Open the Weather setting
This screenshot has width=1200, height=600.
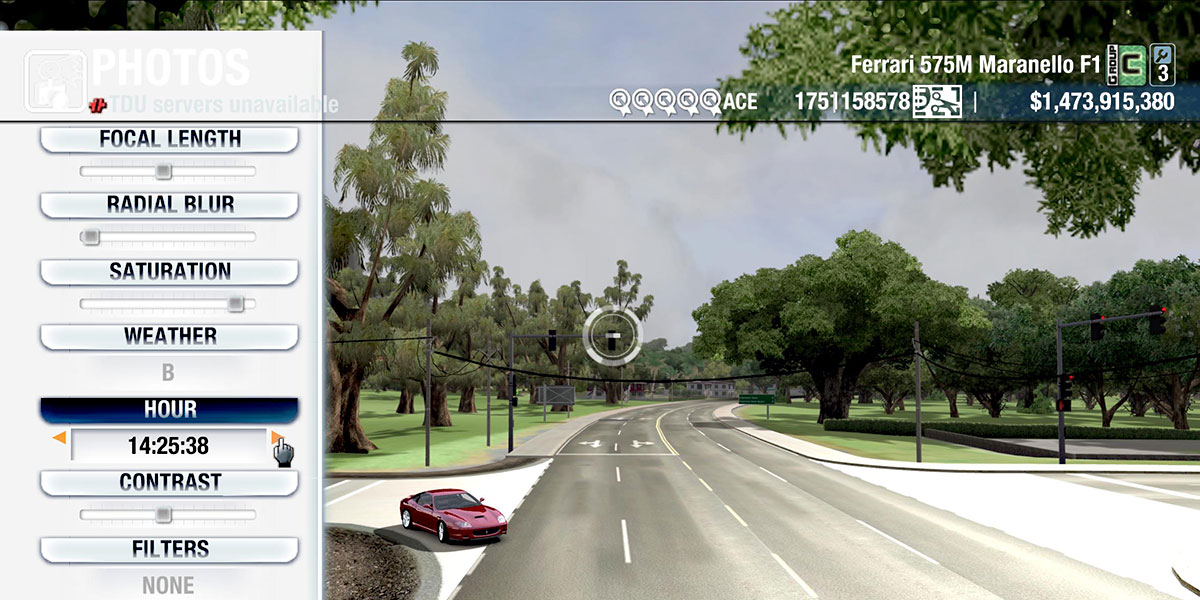pos(169,336)
